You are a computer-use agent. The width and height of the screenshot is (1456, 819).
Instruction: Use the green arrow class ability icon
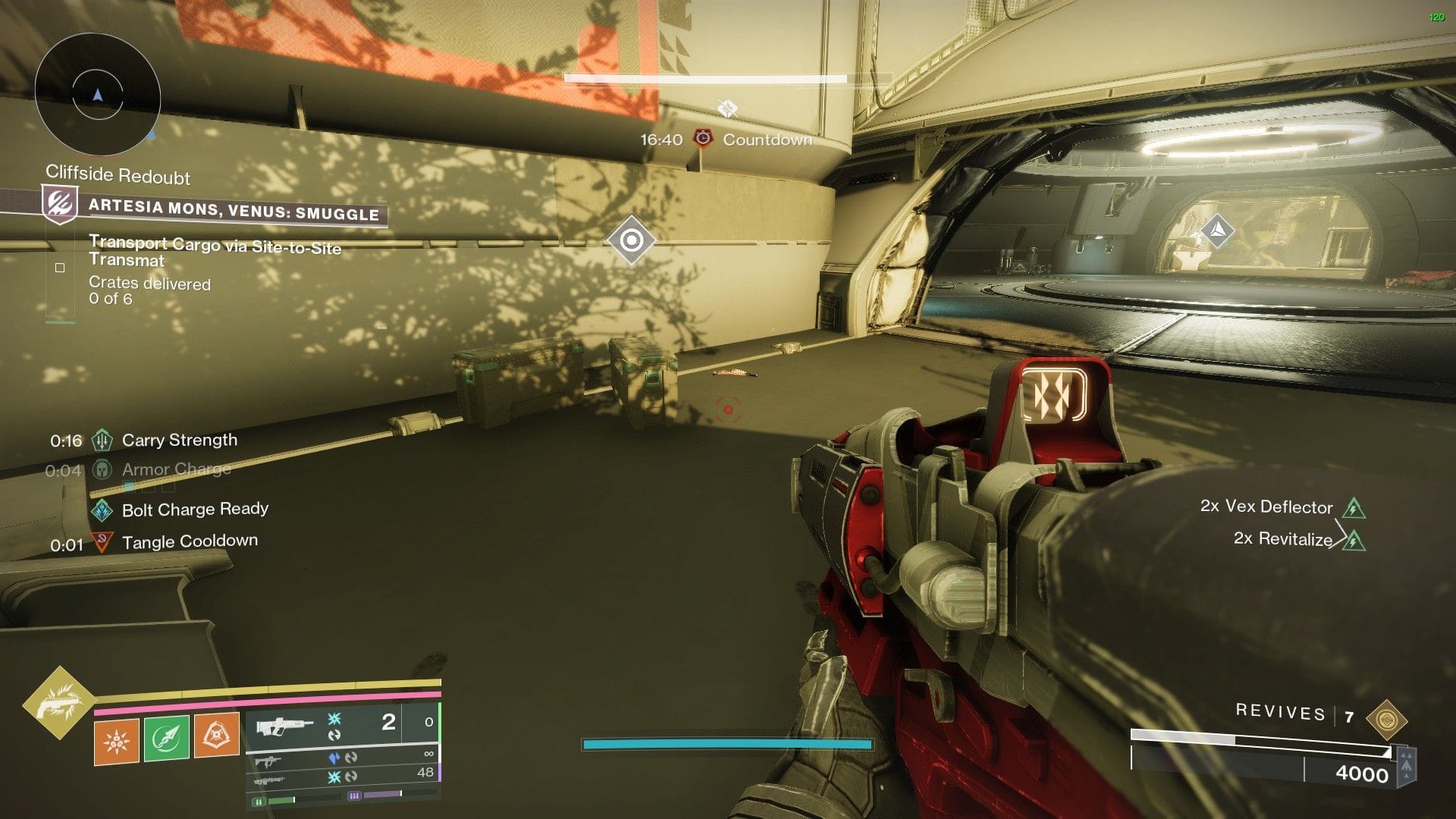pyautogui.click(x=166, y=738)
